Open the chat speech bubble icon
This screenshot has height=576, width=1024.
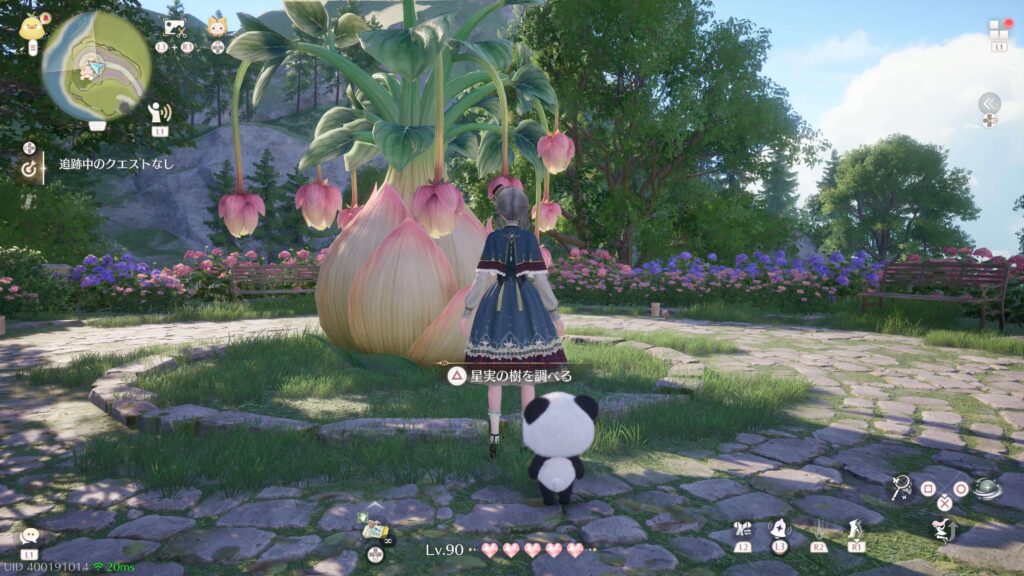click(x=29, y=537)
